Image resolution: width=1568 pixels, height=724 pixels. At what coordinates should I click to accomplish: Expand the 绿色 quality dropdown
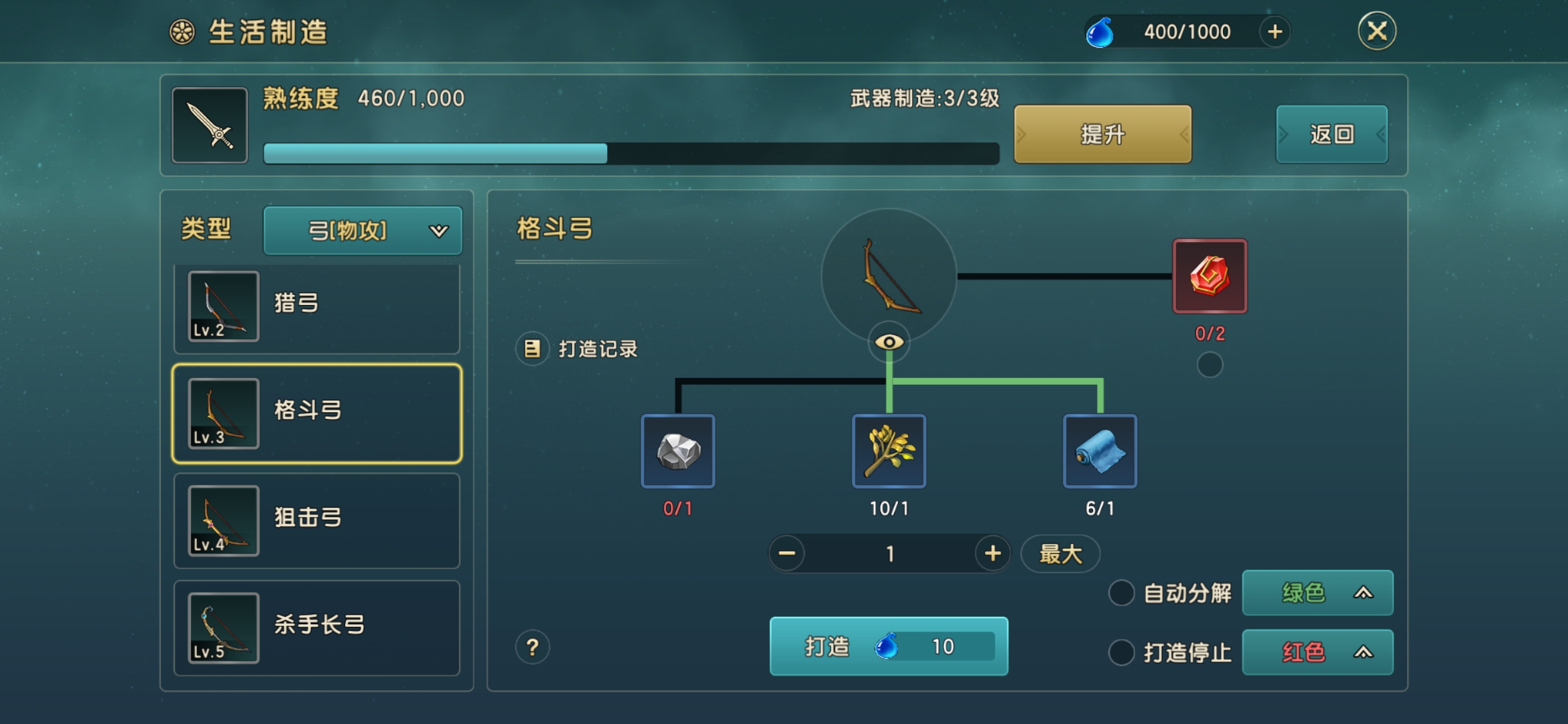(1317, 593)
